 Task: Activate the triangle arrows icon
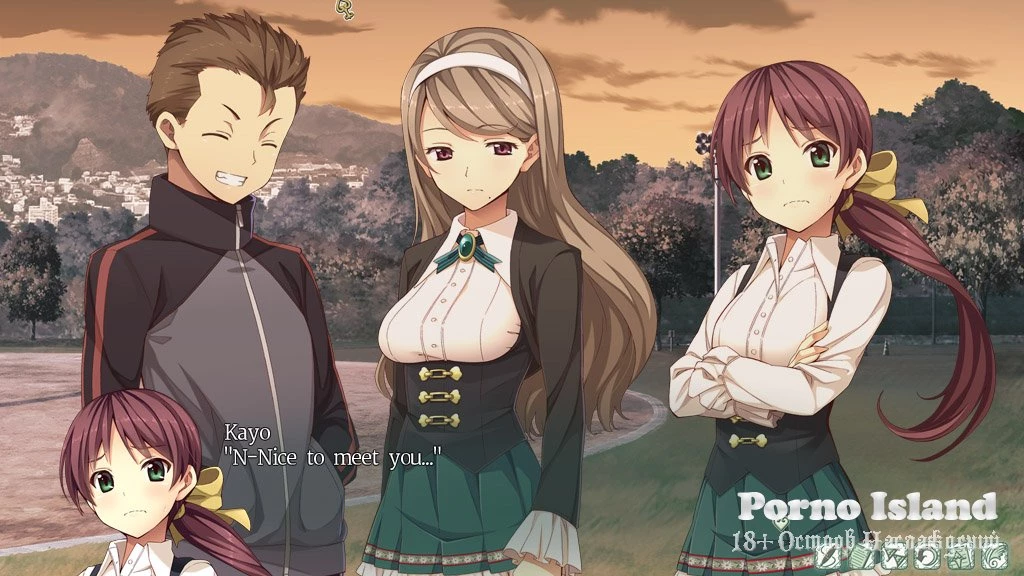tap(894, 557)
